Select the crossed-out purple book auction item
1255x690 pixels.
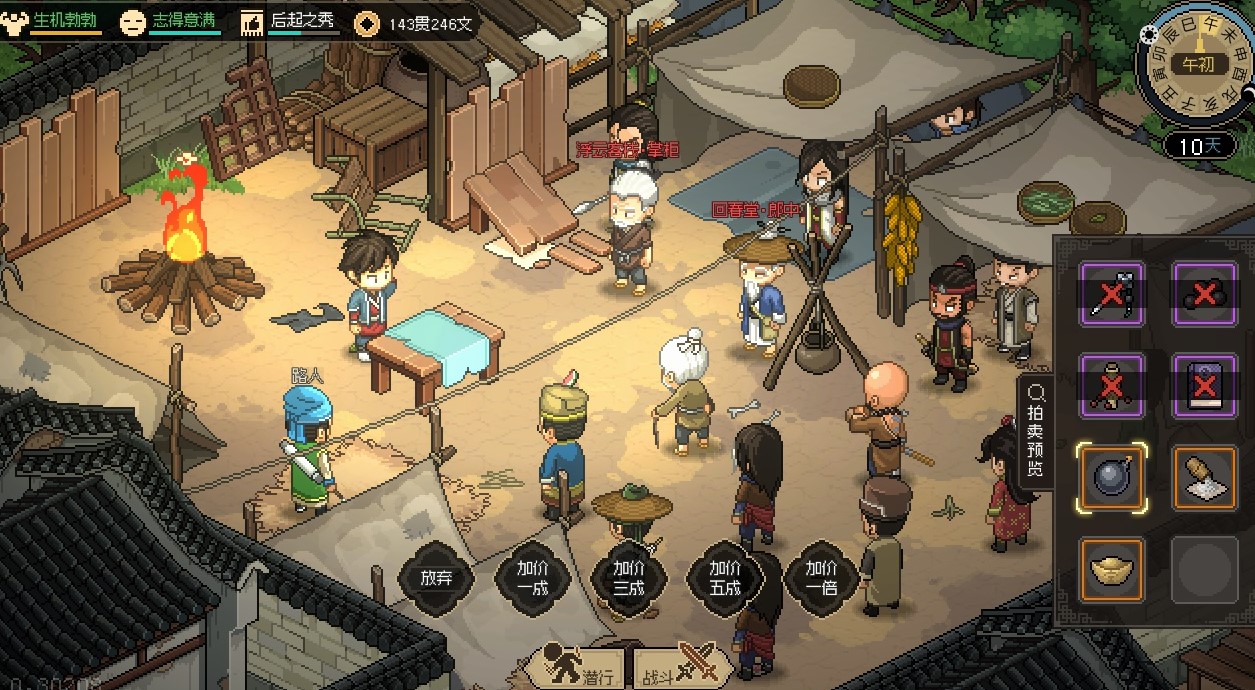(1204, 387)
